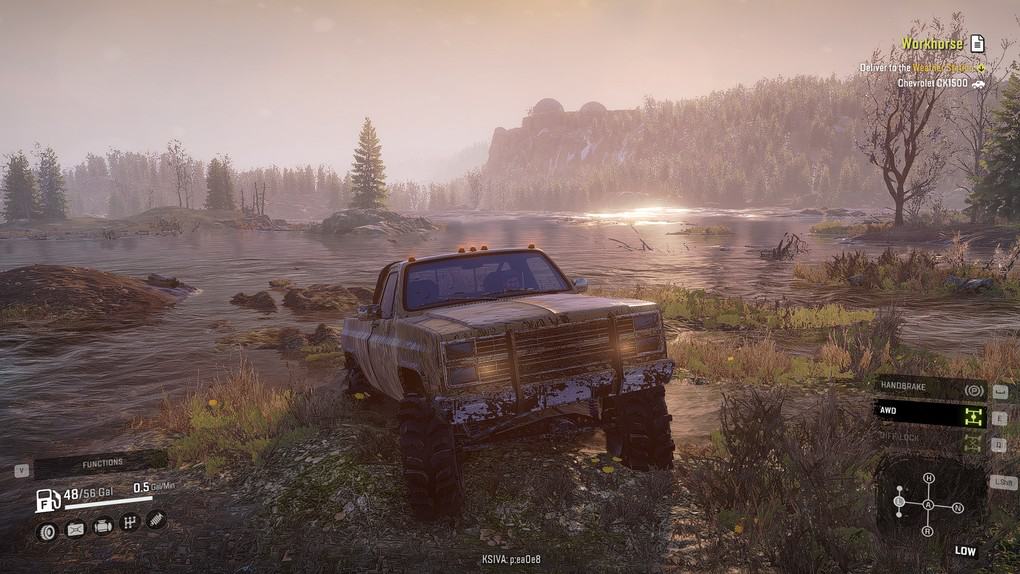Click the suspension spring status icon
Screen dimensions: 1020x574
tap(156, 520)
